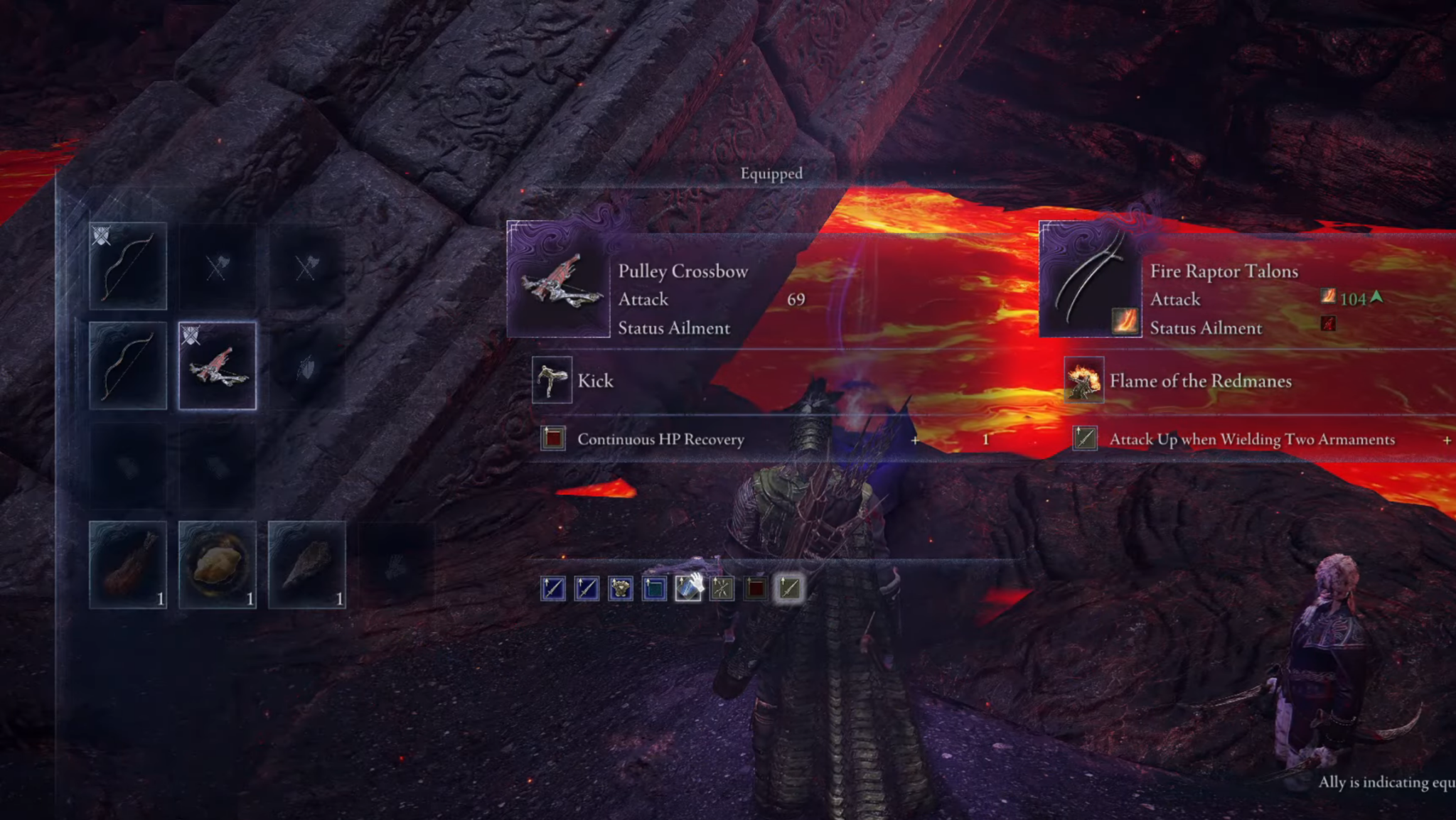This screenshot has width=1456, height=820.
Task: Select the dark red square icon in the hotbar
Action: (x=756, y=588)
